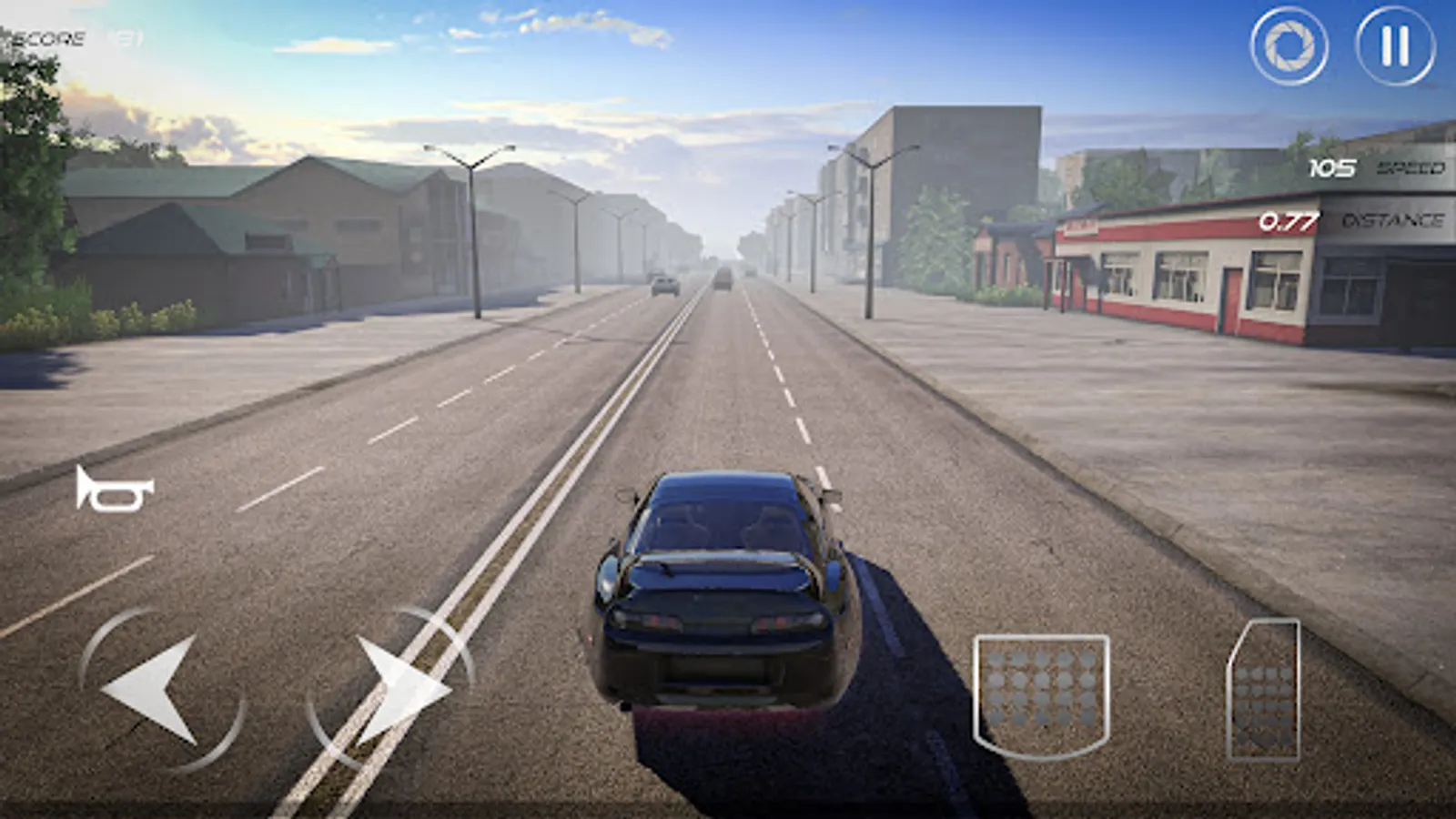Tap the brake pedal shield outline
This screenshot has width=1456, height=819.
pyautogui.click(x=1042, y=696)
